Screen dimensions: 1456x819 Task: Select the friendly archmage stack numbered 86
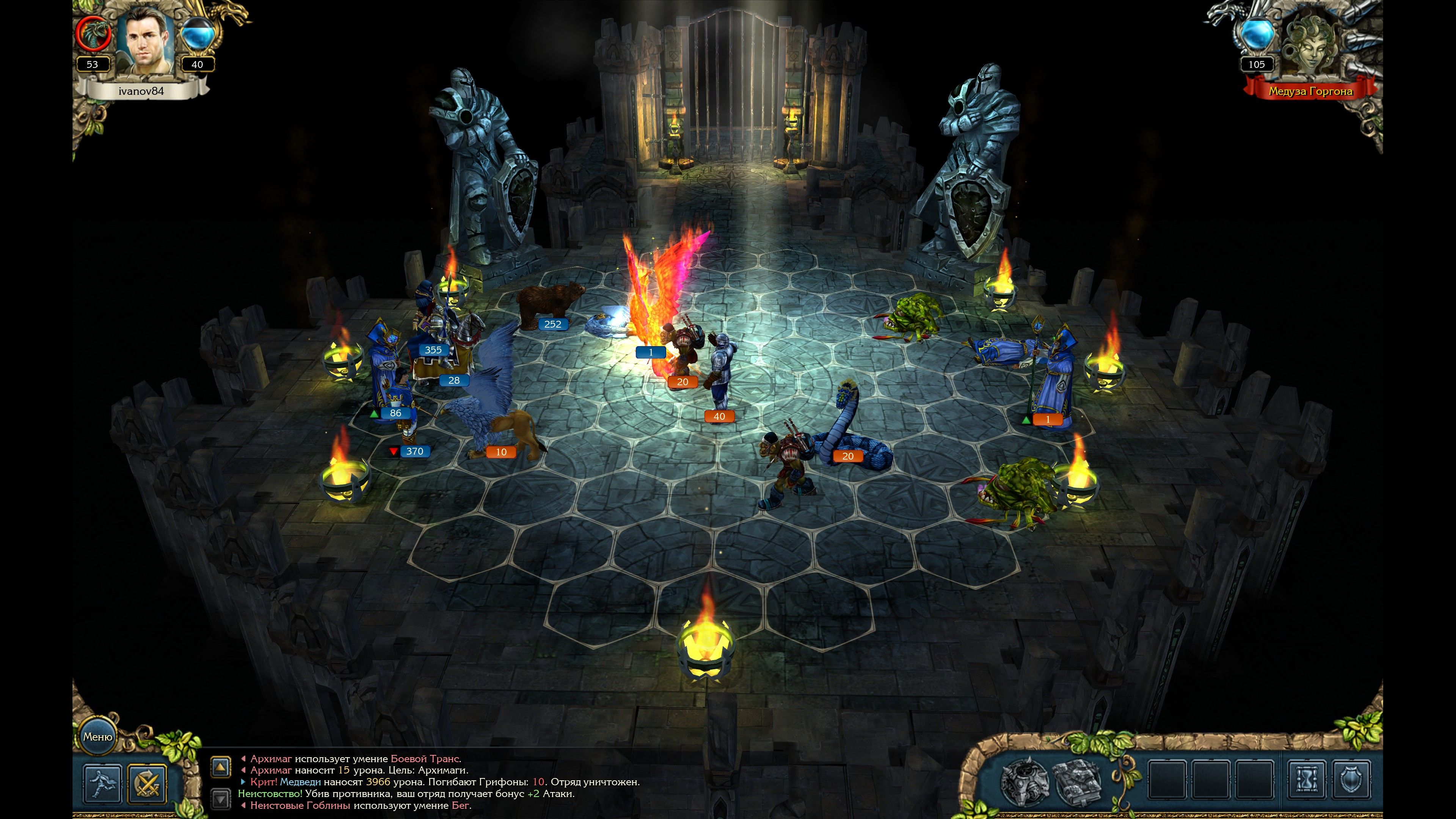(384, 367)
